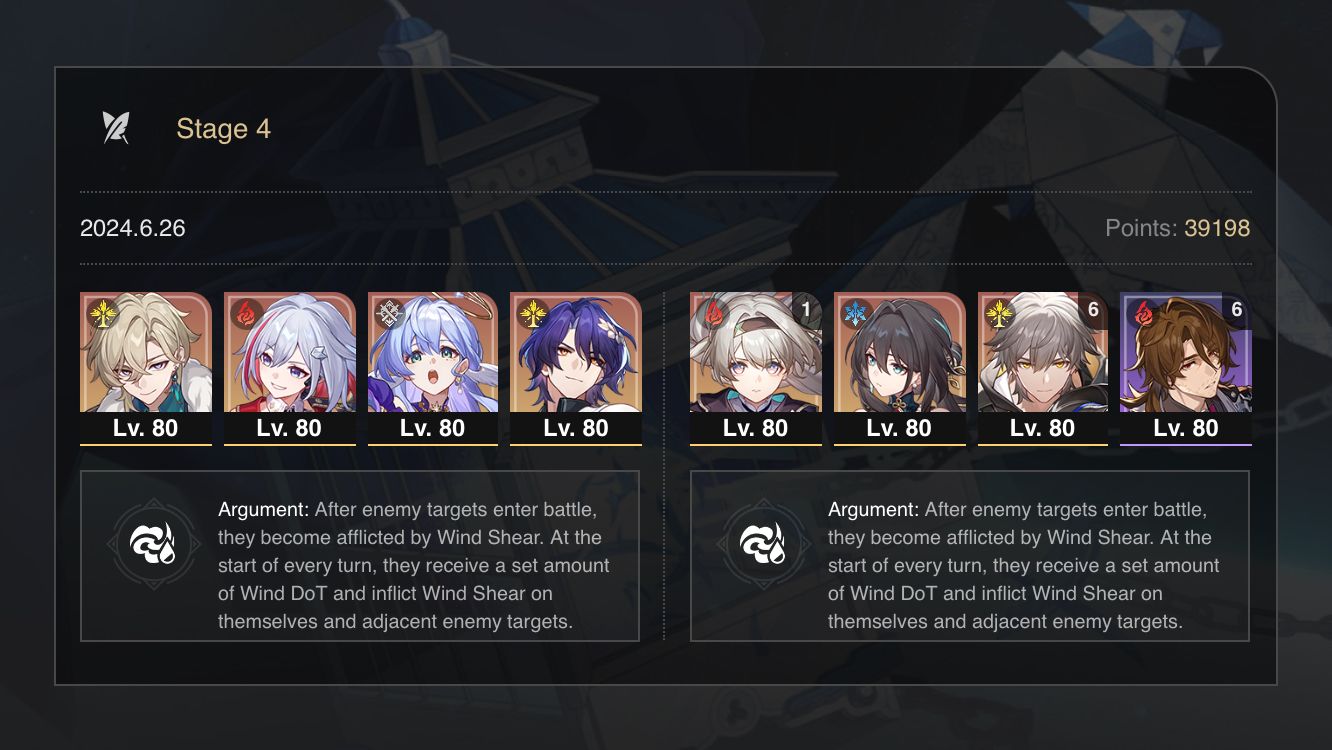Open Firefly's character portrait
The image size is (1332, 750).
755,365
